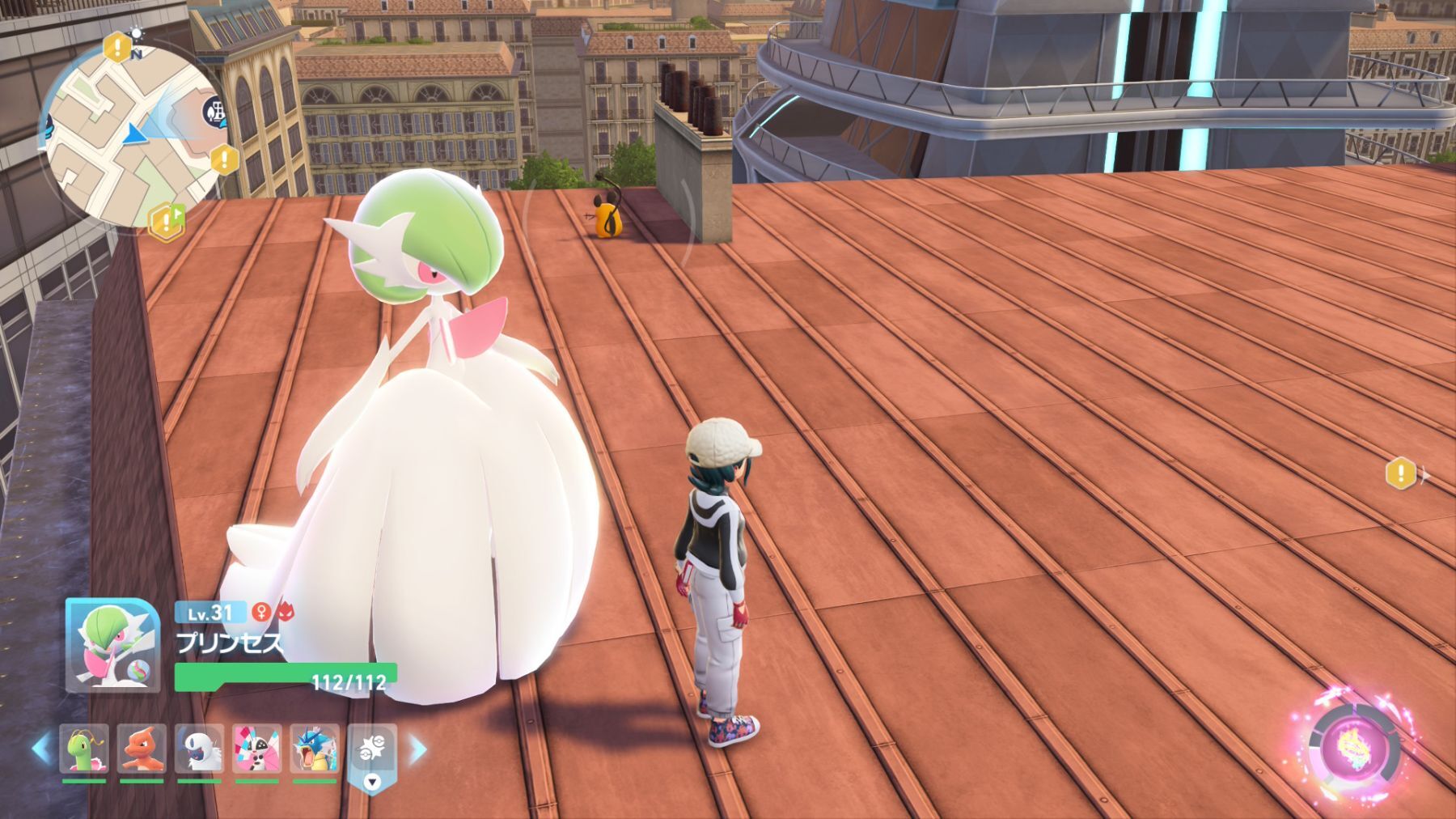Click the building icon on the minimap

tap(215, 111)
